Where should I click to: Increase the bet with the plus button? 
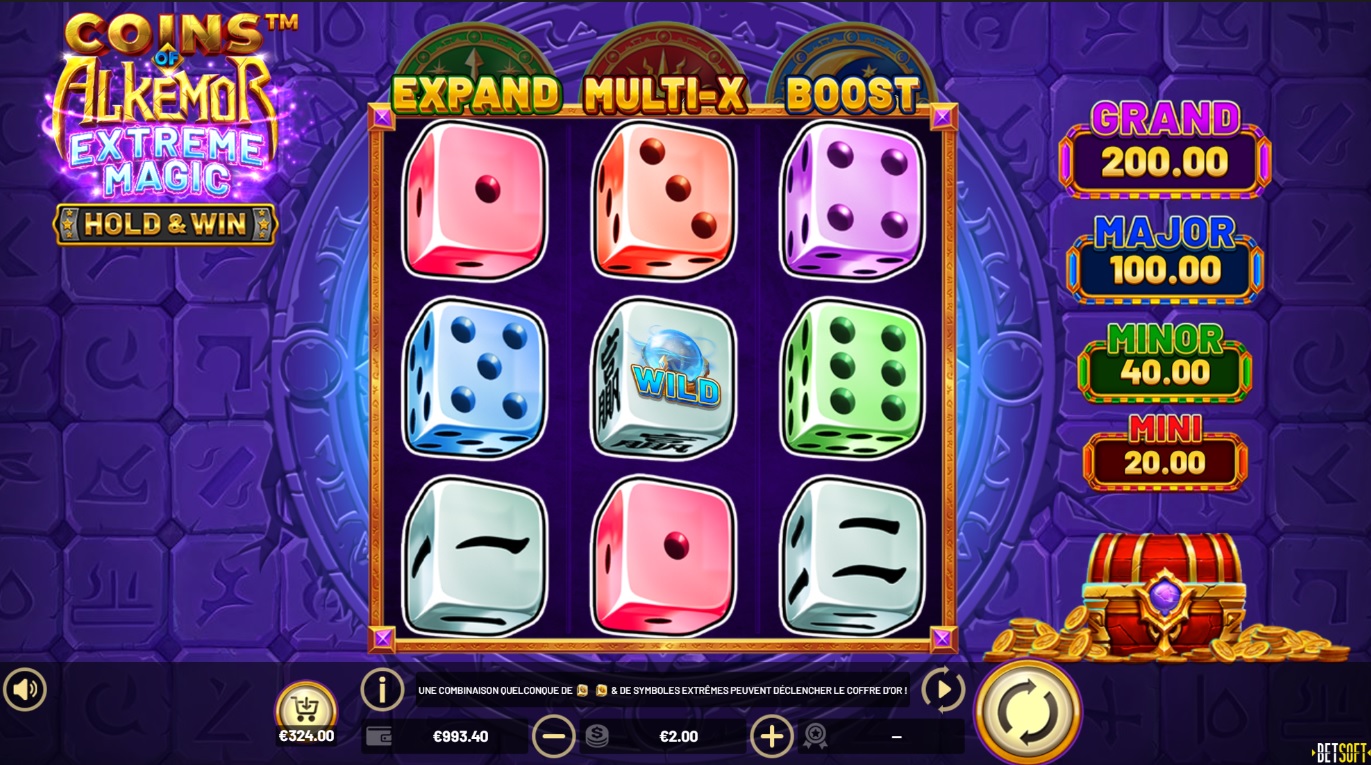(x=772, y=736)
